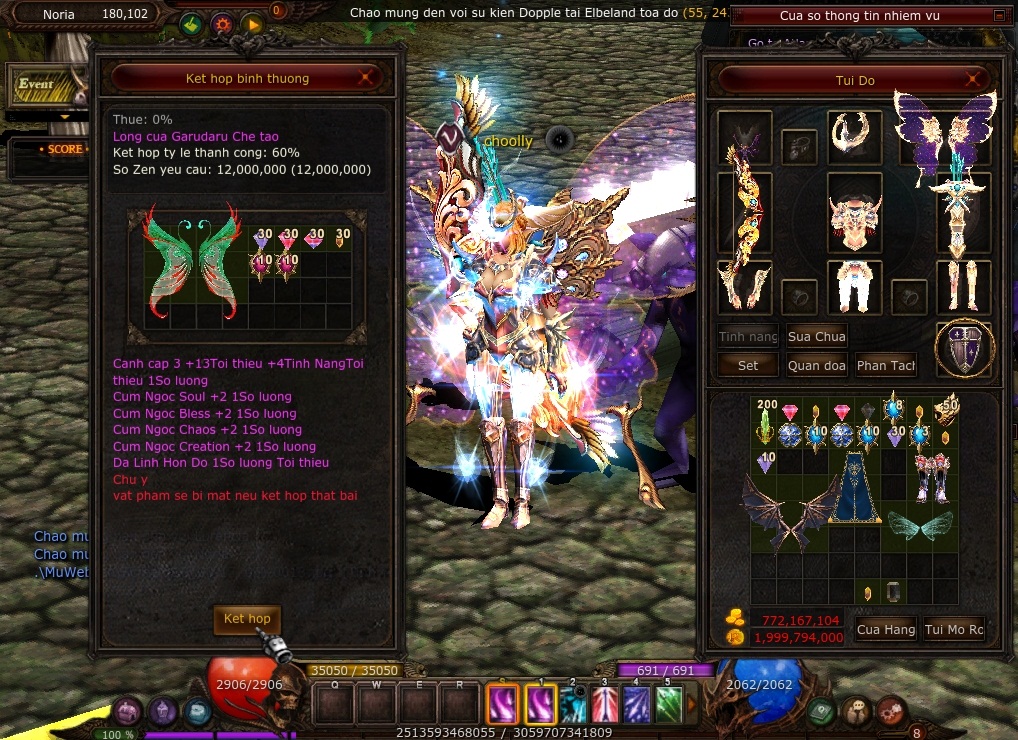Click the orange play arrow button at top
This screenshot has width=1018, height=740.
[x=251, y=24]
